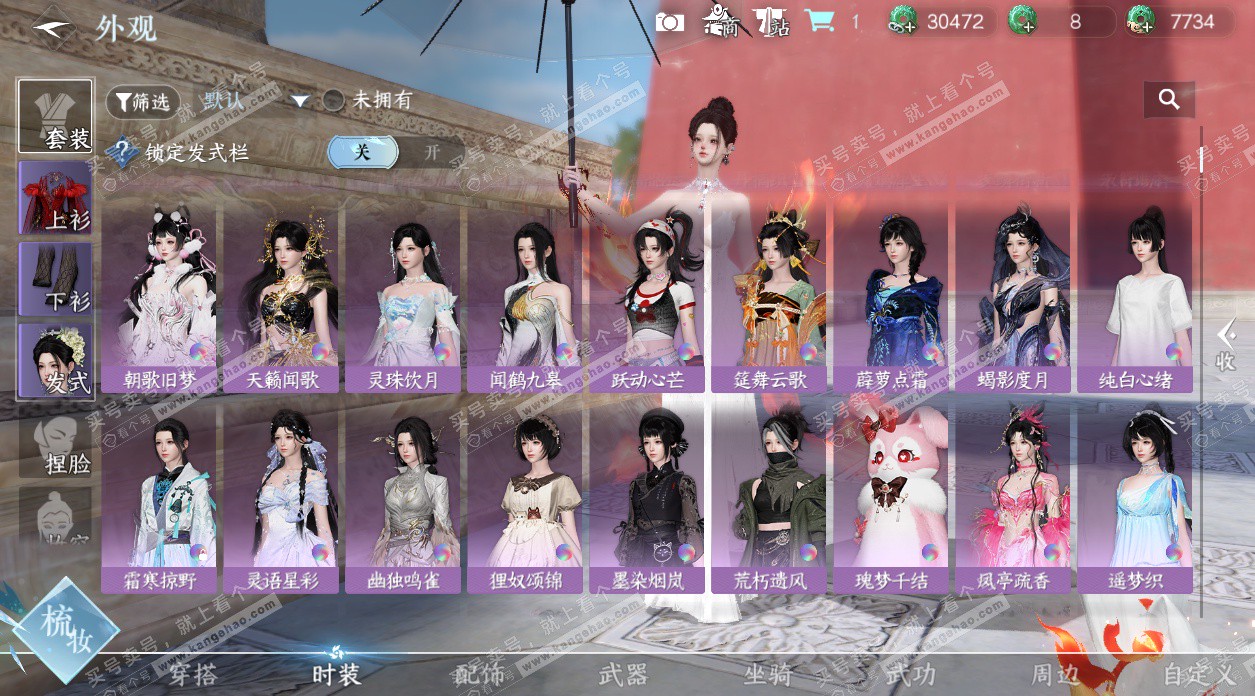Switch the 锁定发式栏 toggle
The height and width of the screenshot is (696, 1255).
[396, 152]
